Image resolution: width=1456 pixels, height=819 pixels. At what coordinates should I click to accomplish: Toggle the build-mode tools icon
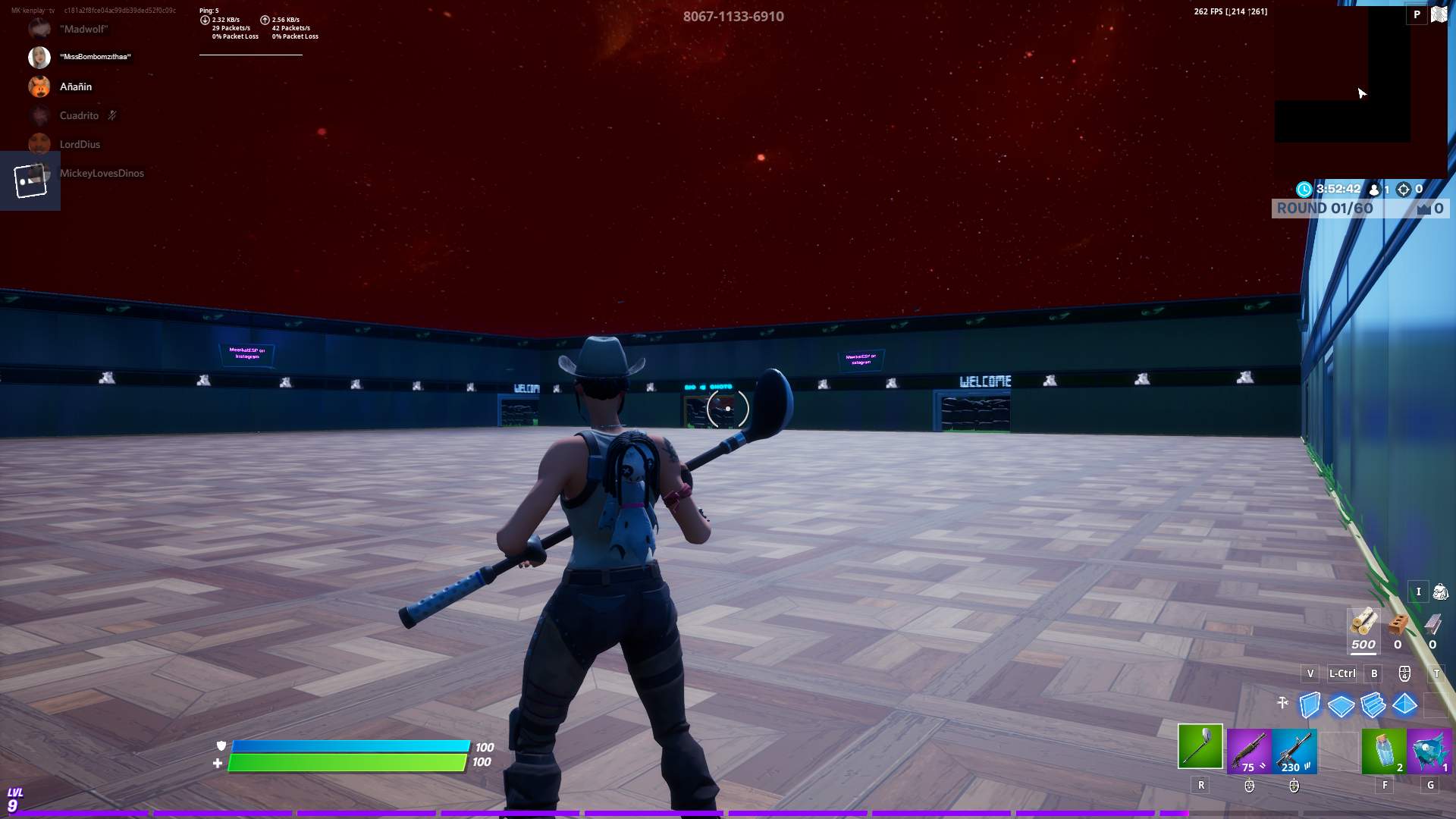click(1282, 703)
